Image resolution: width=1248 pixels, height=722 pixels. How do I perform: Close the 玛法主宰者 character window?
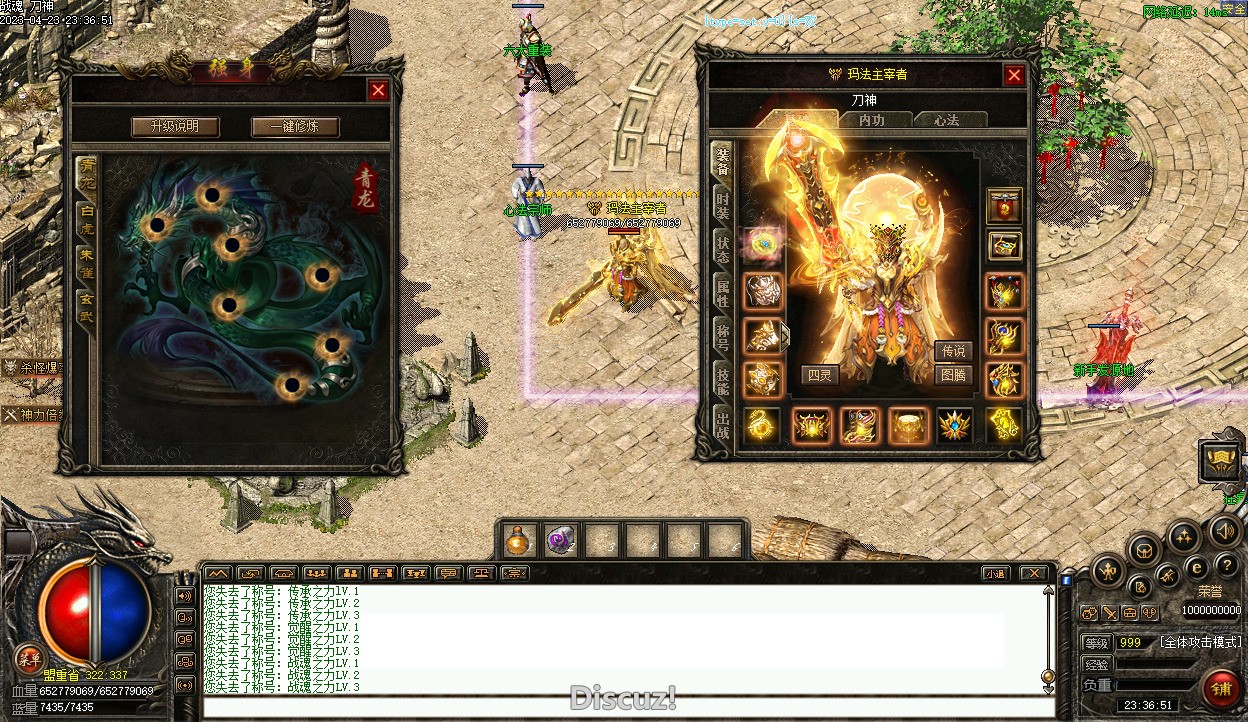pos(1014,75)
